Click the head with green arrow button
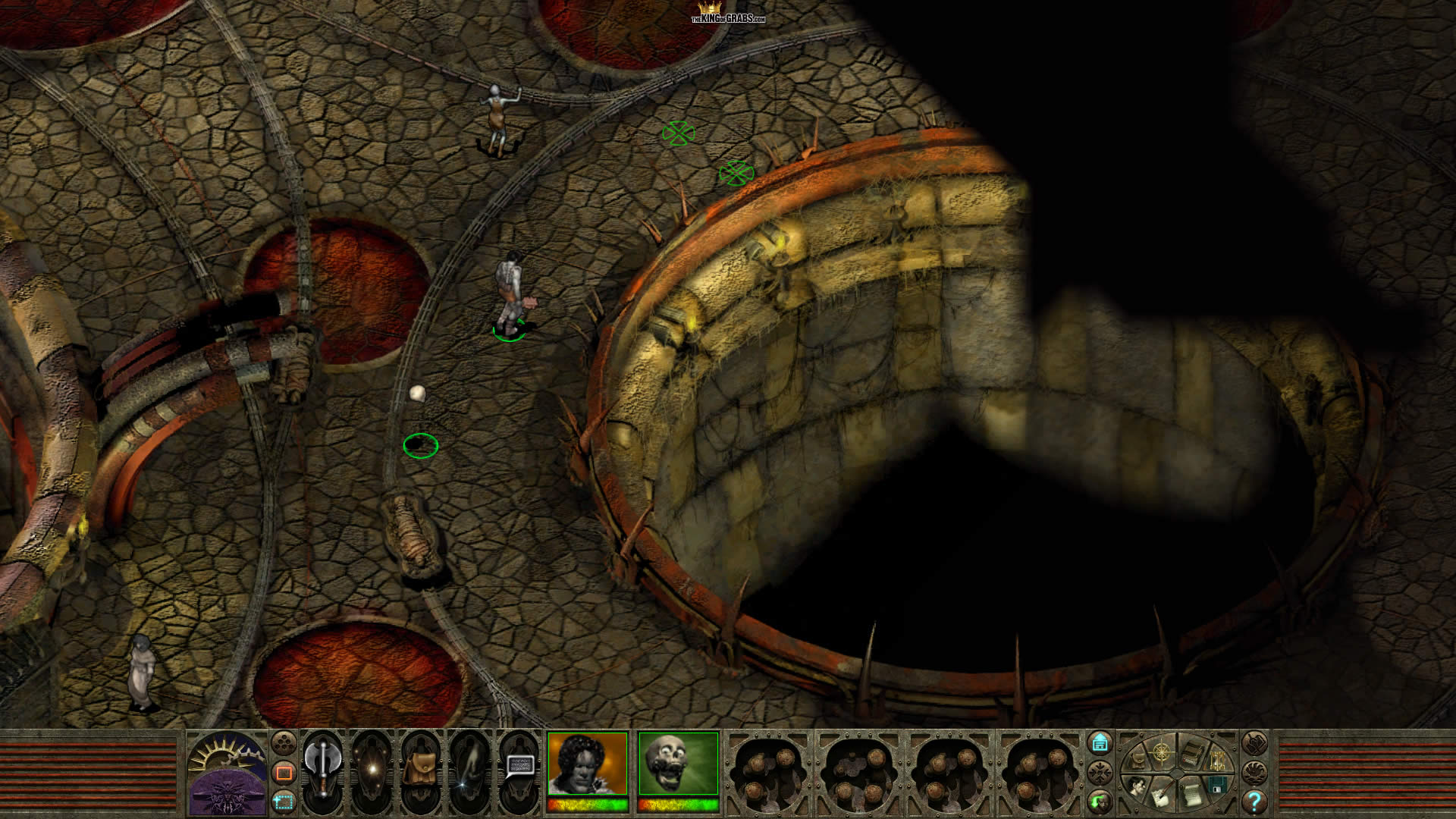 [1100, 801]
